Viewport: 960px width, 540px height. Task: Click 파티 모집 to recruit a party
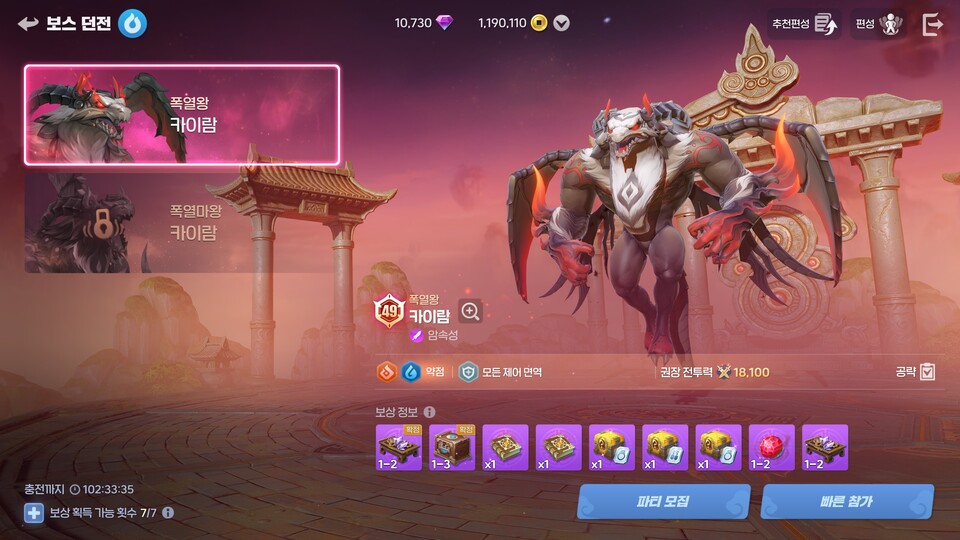663,501
